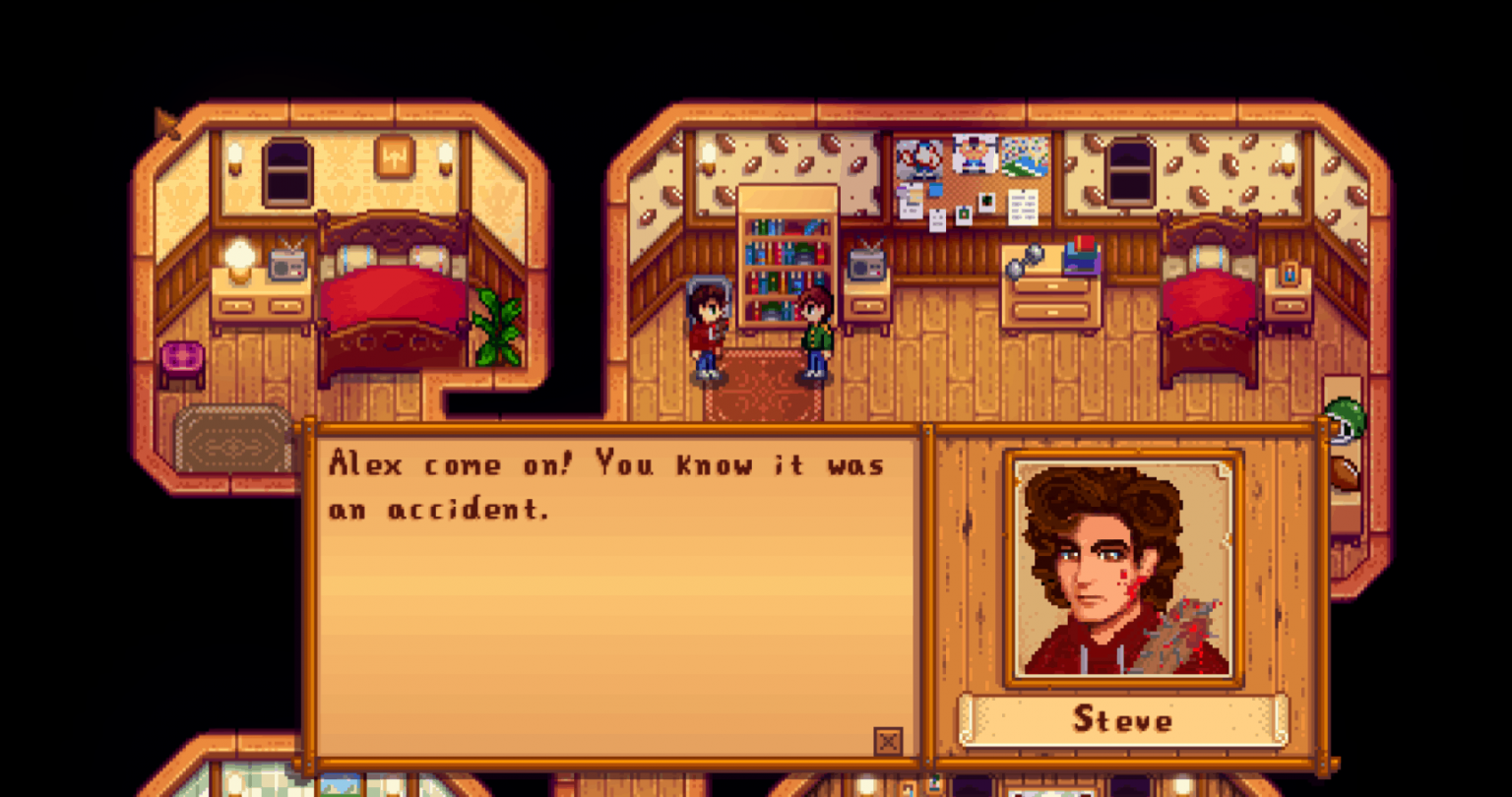Click the map pinned to the corkboard
Image resolution: width=1512 pixels, height=797 pixels.
[x=1023, y=155]
